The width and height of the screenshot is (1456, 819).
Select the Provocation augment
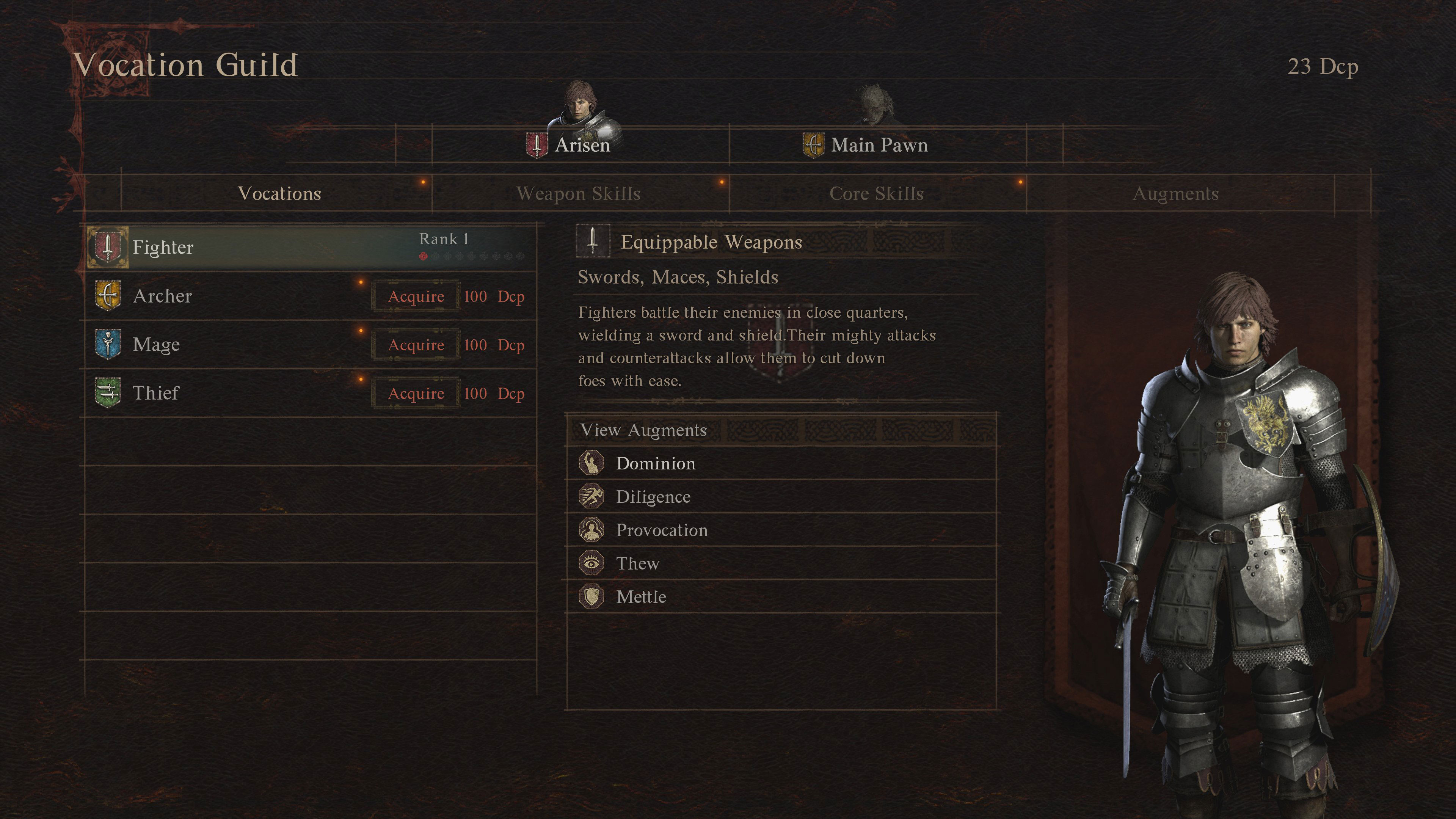click(661, 531)
